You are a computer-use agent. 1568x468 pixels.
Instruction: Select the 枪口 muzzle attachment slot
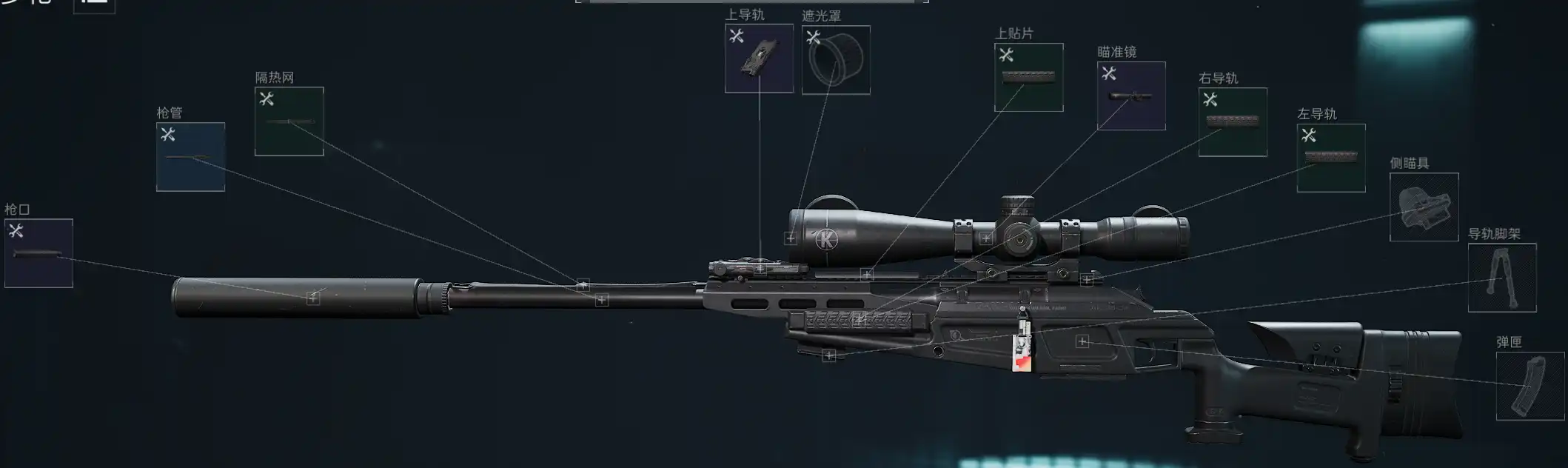pos(38,253)
